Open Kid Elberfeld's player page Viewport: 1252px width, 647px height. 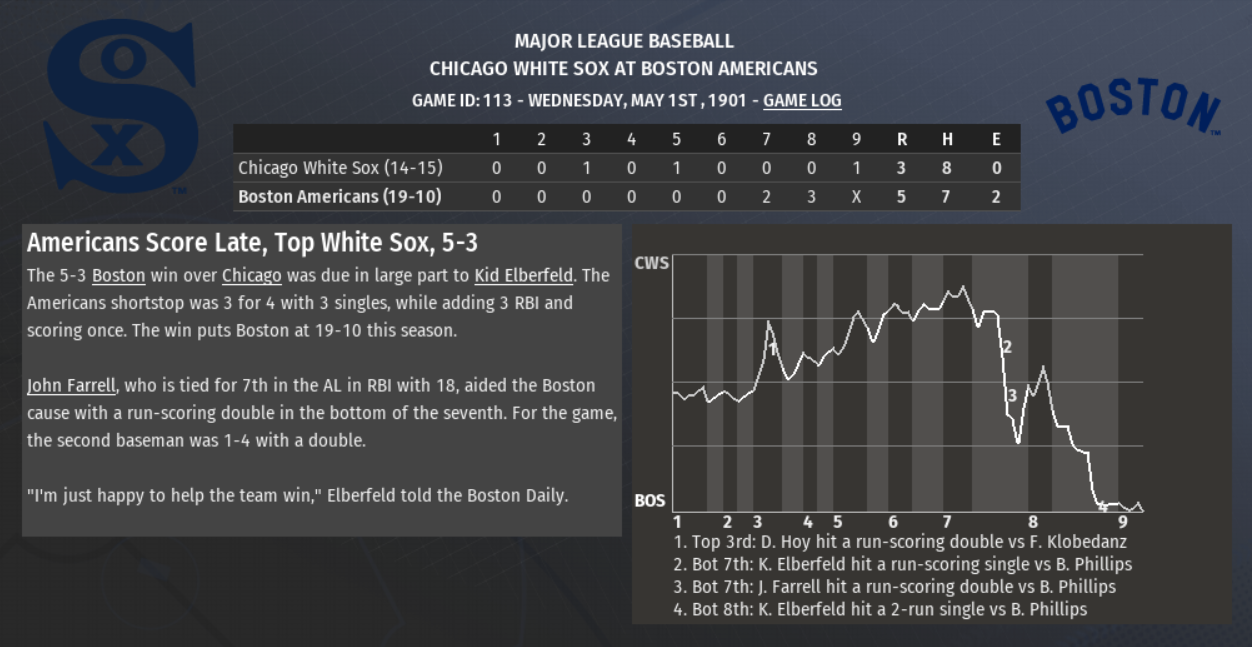(523, 275)
